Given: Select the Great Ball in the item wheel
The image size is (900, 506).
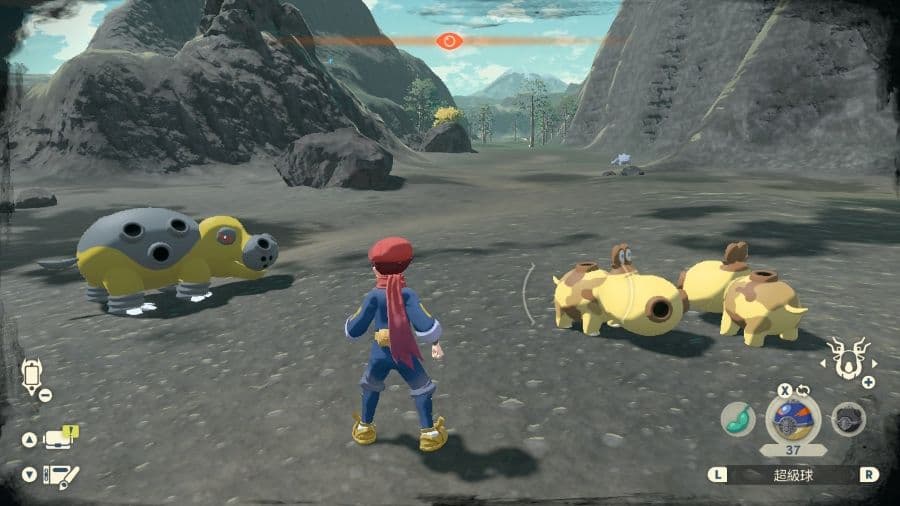Looking at the screenshot, I should [793, 419].
